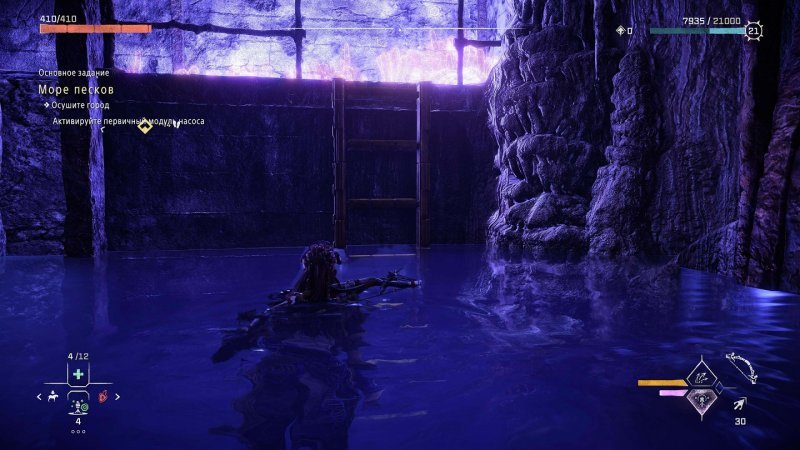The image size is (800, 450).
Task: Activate the multi-arrow weapon technique diamond
Action: [x=703, y=379]
